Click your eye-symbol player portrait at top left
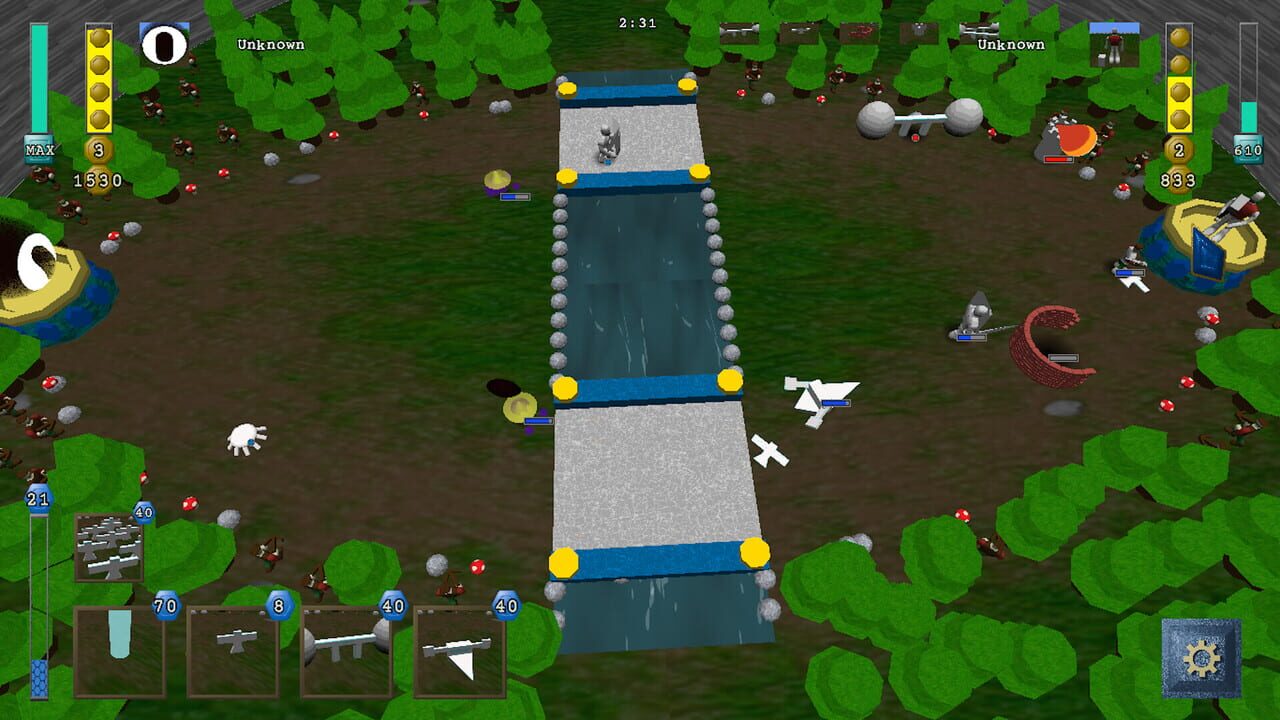The height and width of the screenshot is (720, 1280). [165, 42]
